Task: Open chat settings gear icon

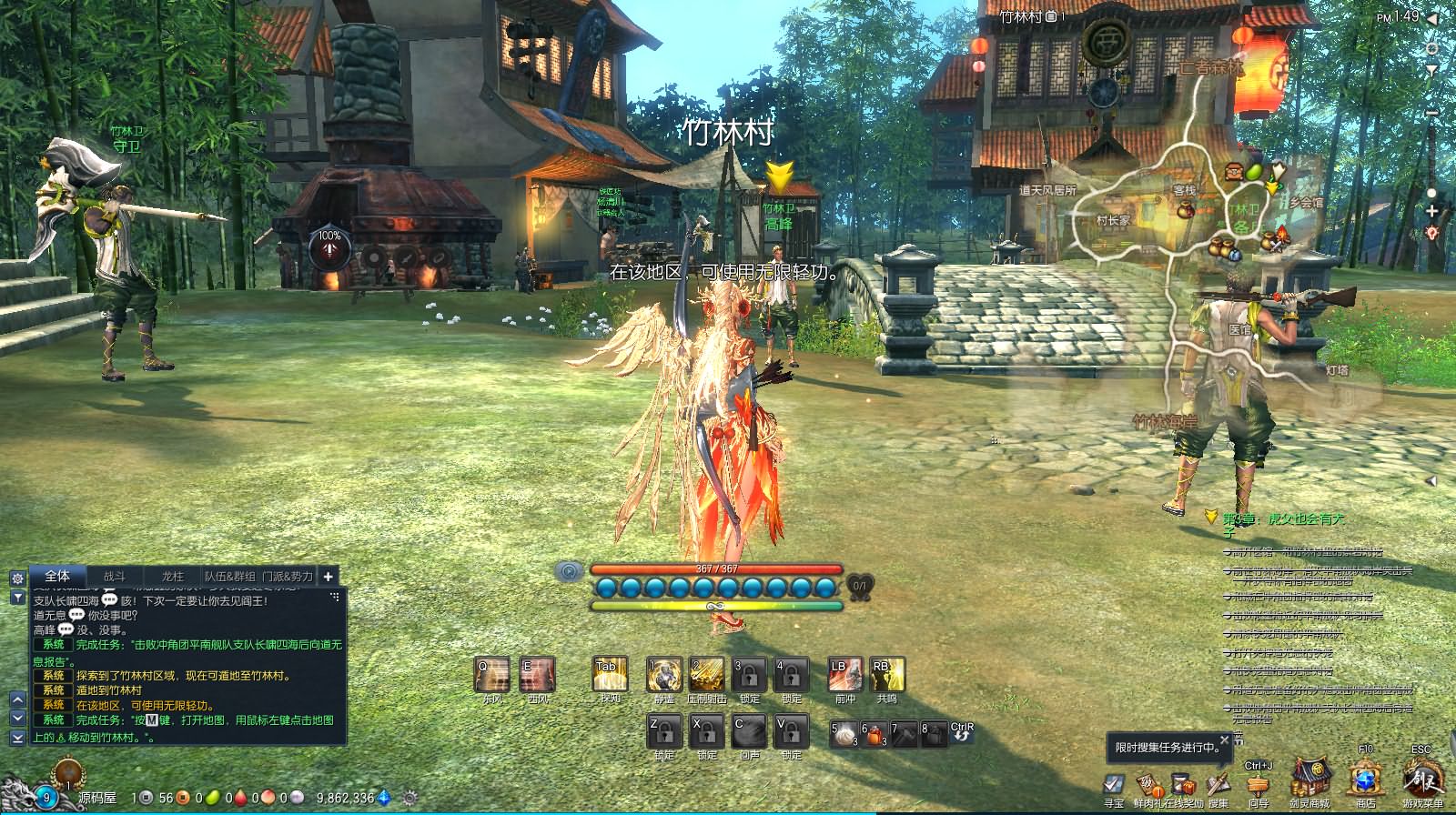Action: click(17, 579)
